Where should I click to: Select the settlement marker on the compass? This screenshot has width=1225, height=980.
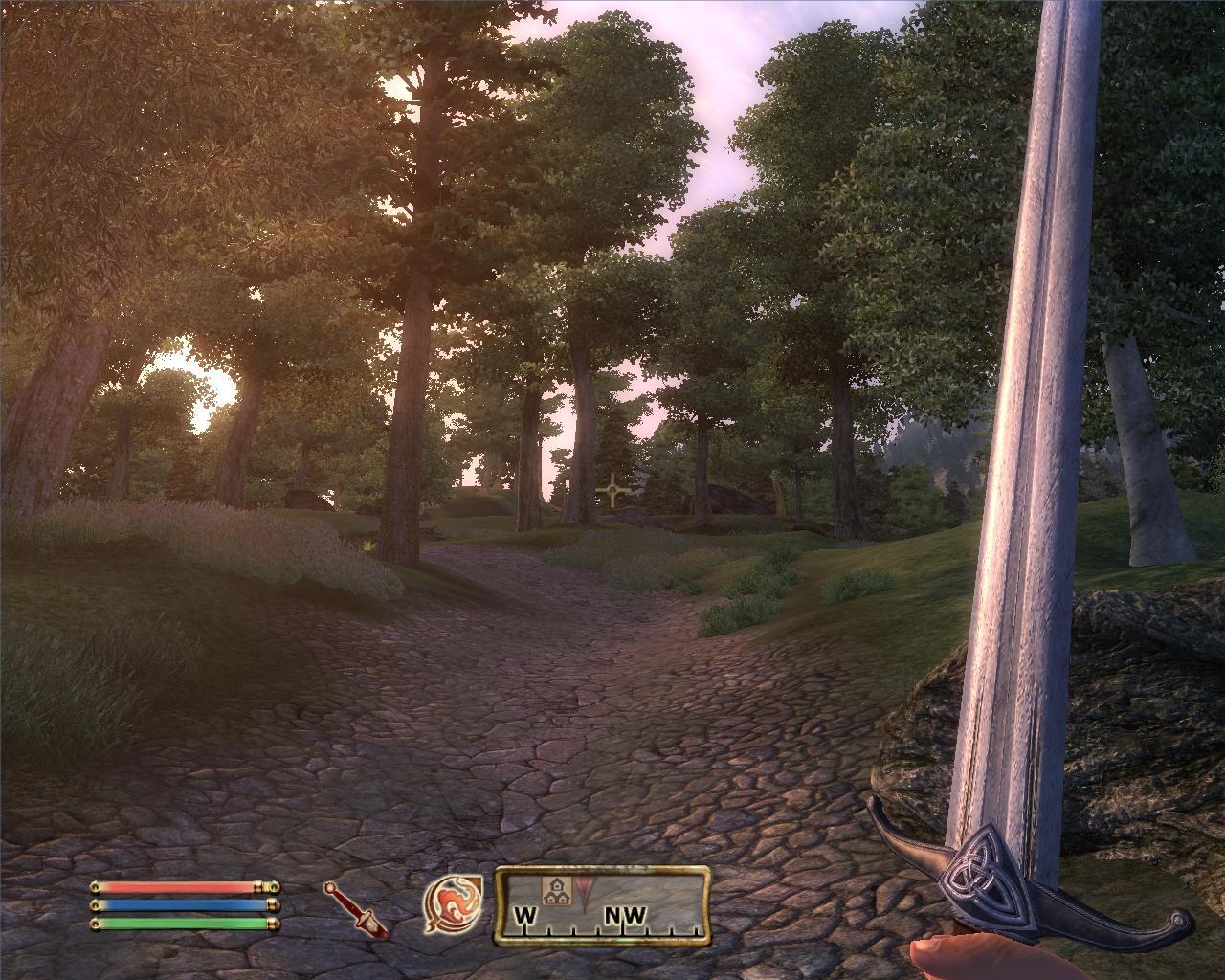click(554, 892)
